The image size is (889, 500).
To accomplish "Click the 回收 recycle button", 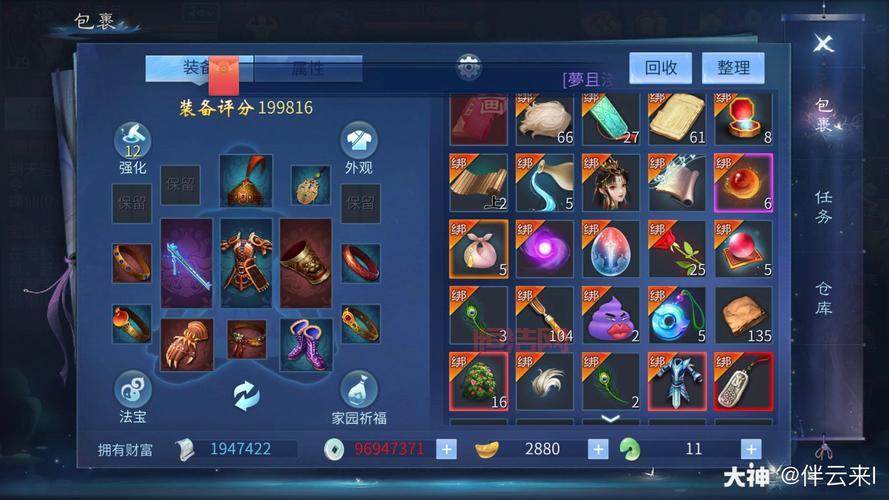I will coord(661,68).
